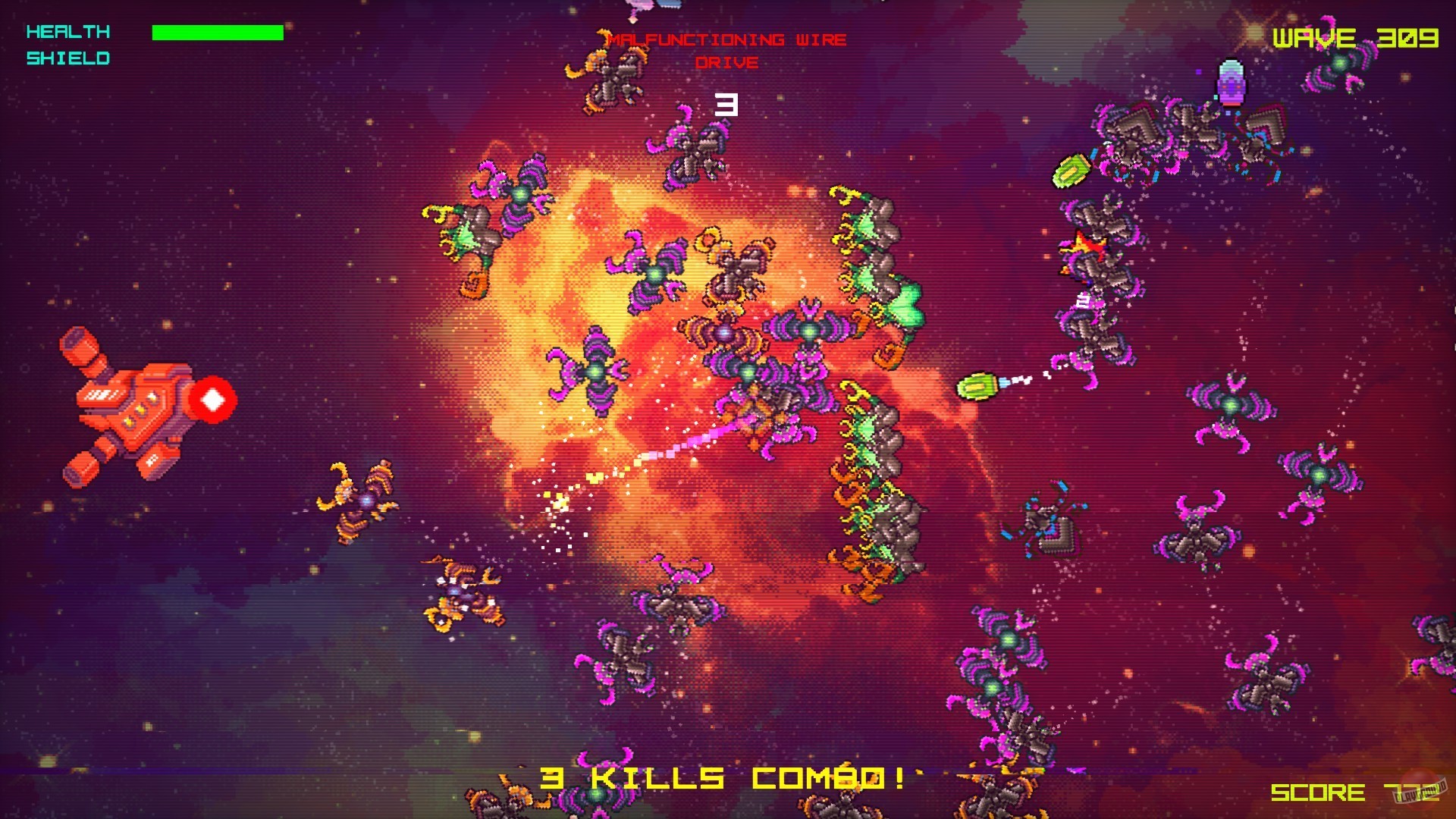Click the MALFUNCTIONING WIRE DRIVE warning text
The width and height of the screenshot is (1456, 819).
[726, 50]
